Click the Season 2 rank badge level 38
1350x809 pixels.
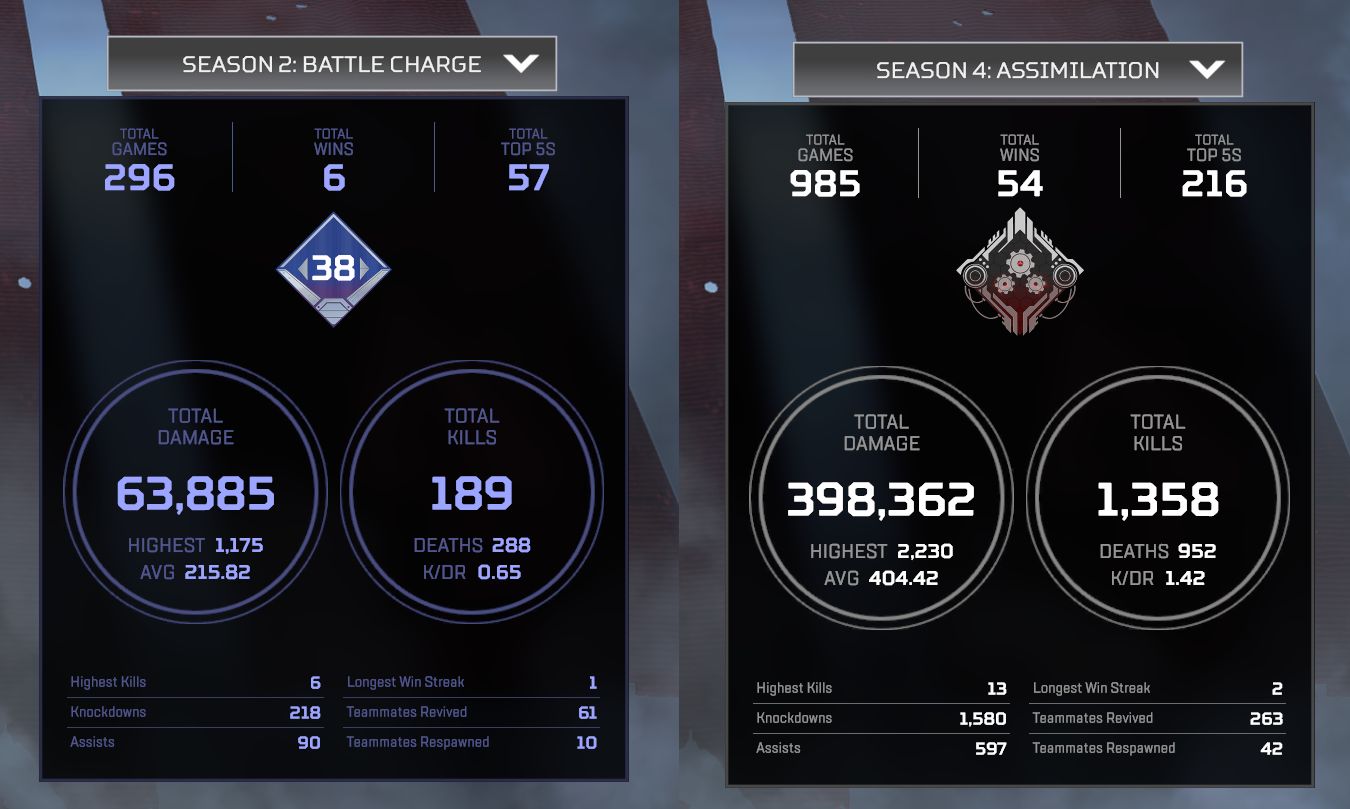[332, 266]
